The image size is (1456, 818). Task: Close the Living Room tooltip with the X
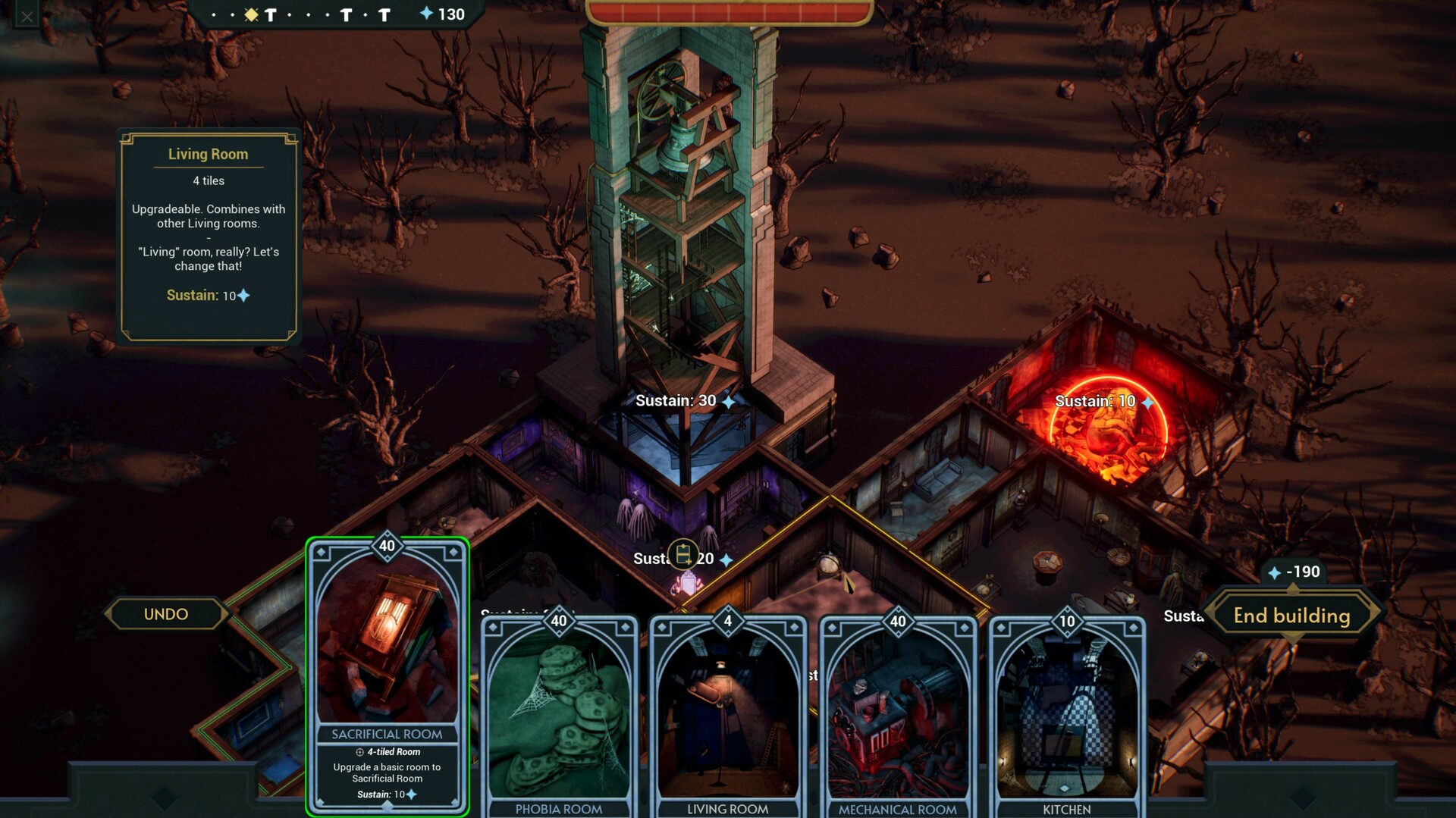pyautogui.click(x=27, y=15)
